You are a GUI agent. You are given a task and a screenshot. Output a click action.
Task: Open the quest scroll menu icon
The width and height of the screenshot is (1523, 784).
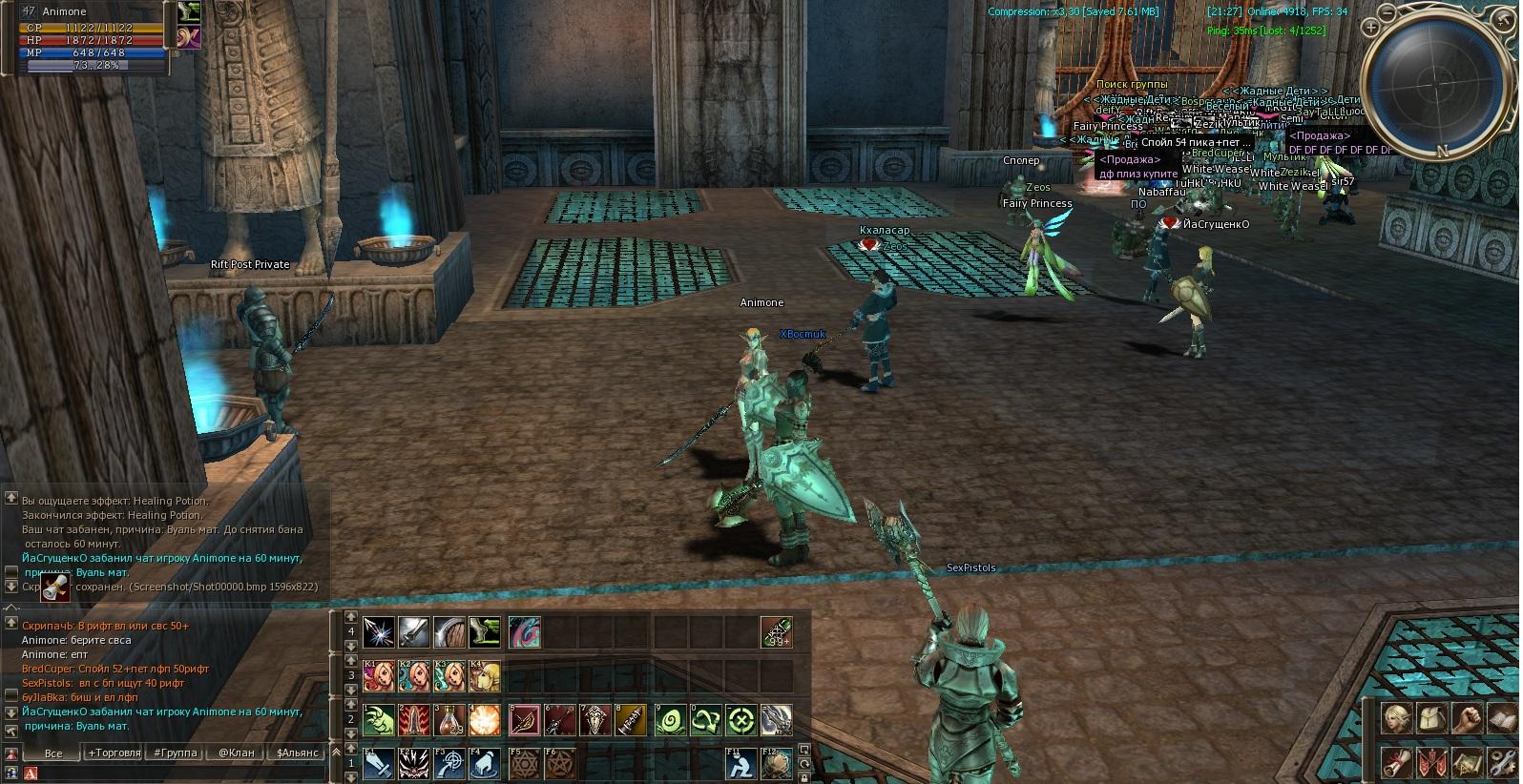click(1397, 763)
